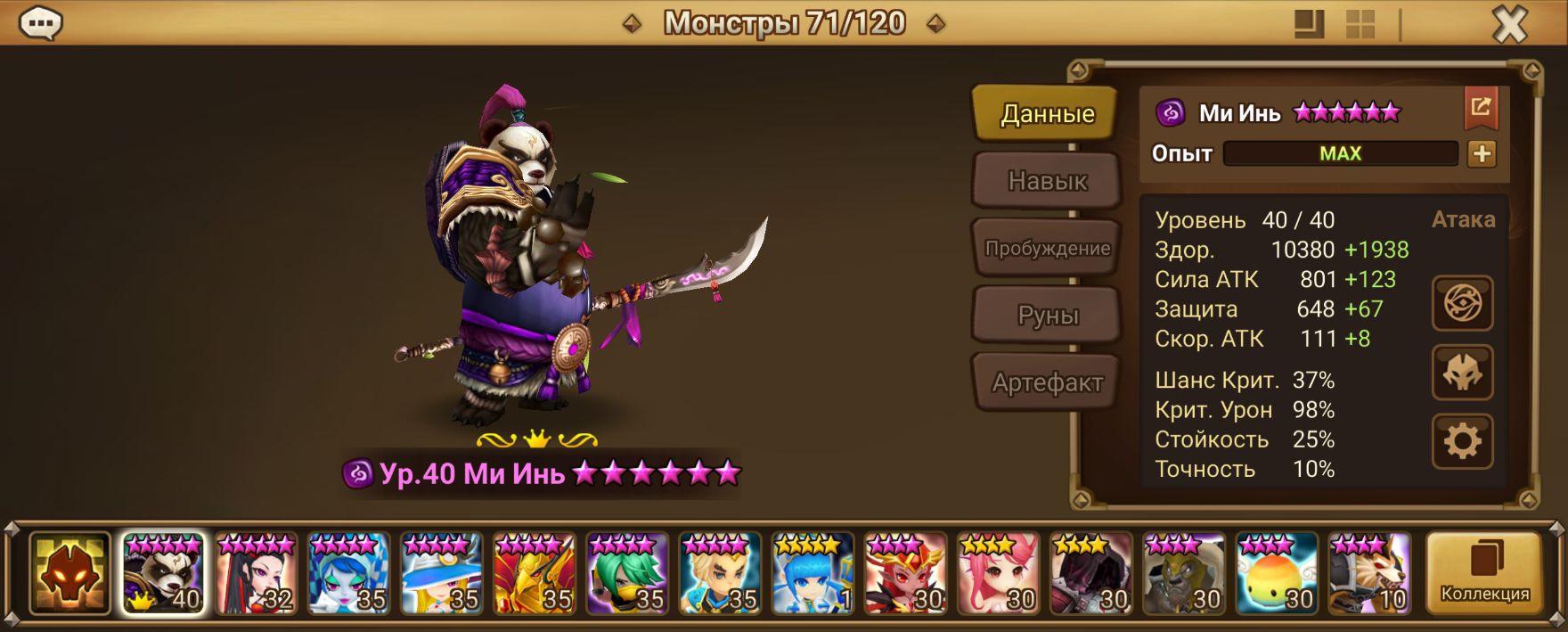Image resolution: width=1568 pixels, height=632 pixels.
Task: Open the Коллекция button
Action: click(x=1484, y=574)
